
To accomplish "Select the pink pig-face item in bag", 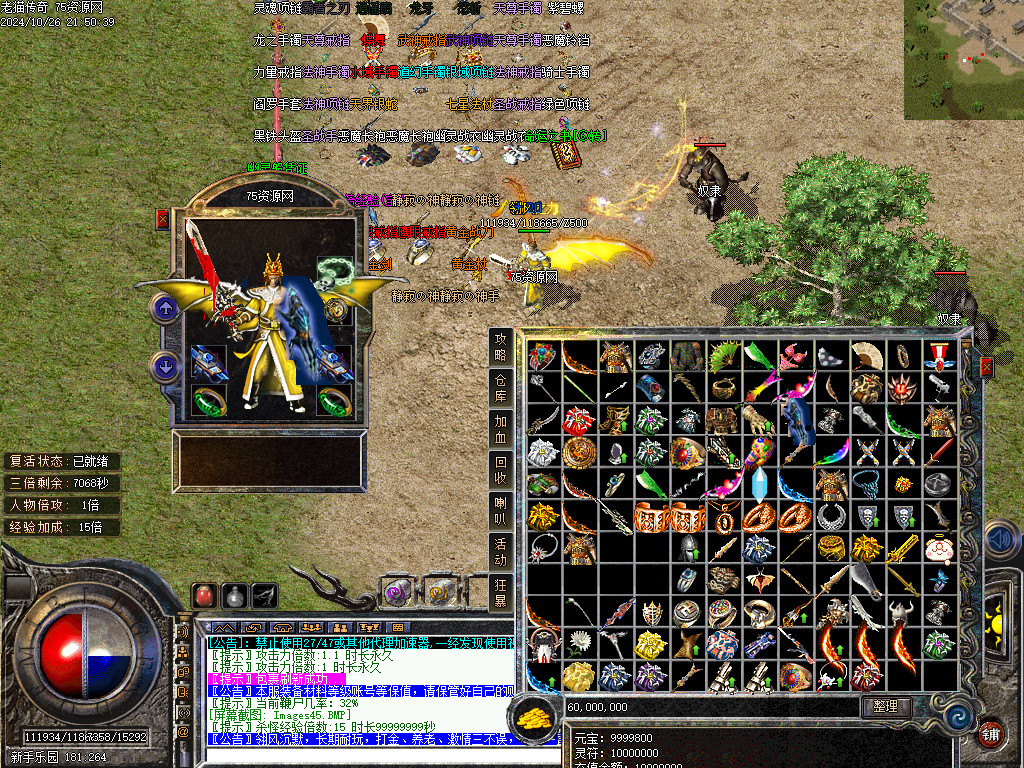I will coord(937,548).
